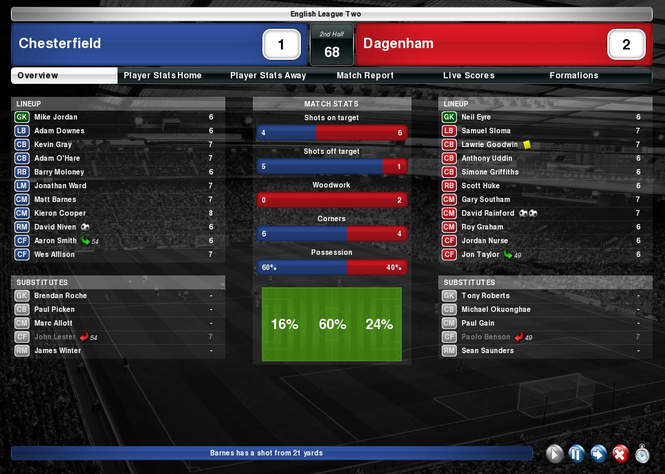The image size is (665, 474).
Task: Click the Dagenham team name header
Action: point(398,44)
